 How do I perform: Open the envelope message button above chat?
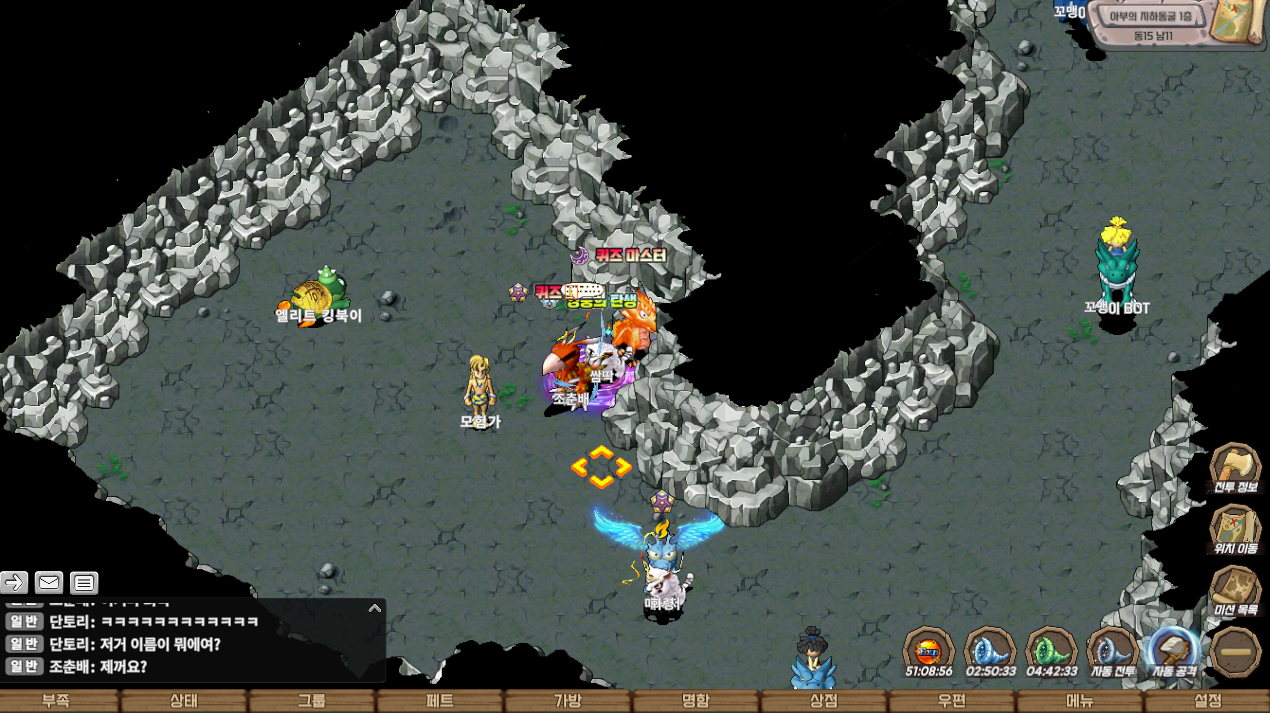click(x=49, y=582)
